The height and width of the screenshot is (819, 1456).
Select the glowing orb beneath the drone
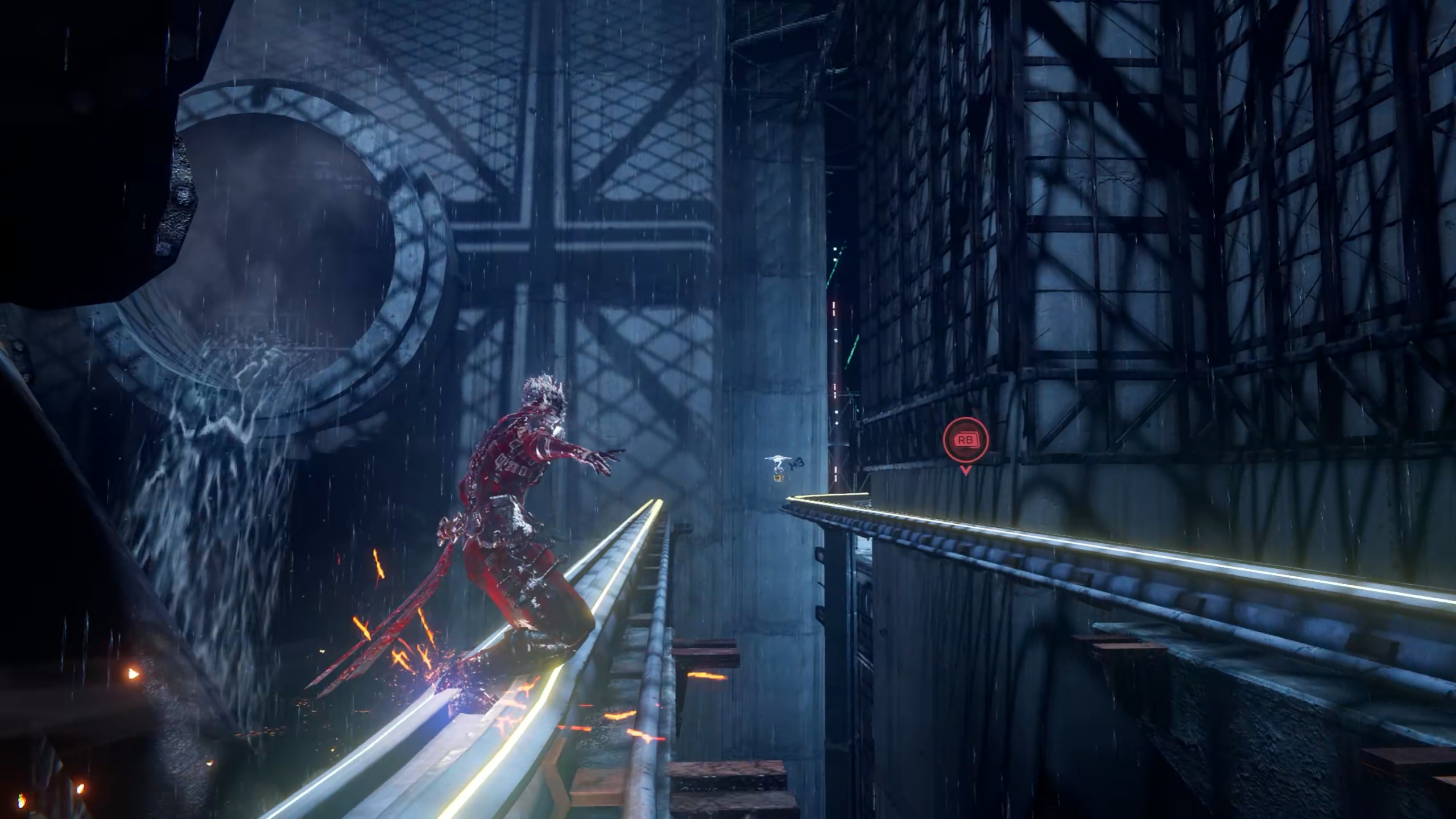coord(779,477)
